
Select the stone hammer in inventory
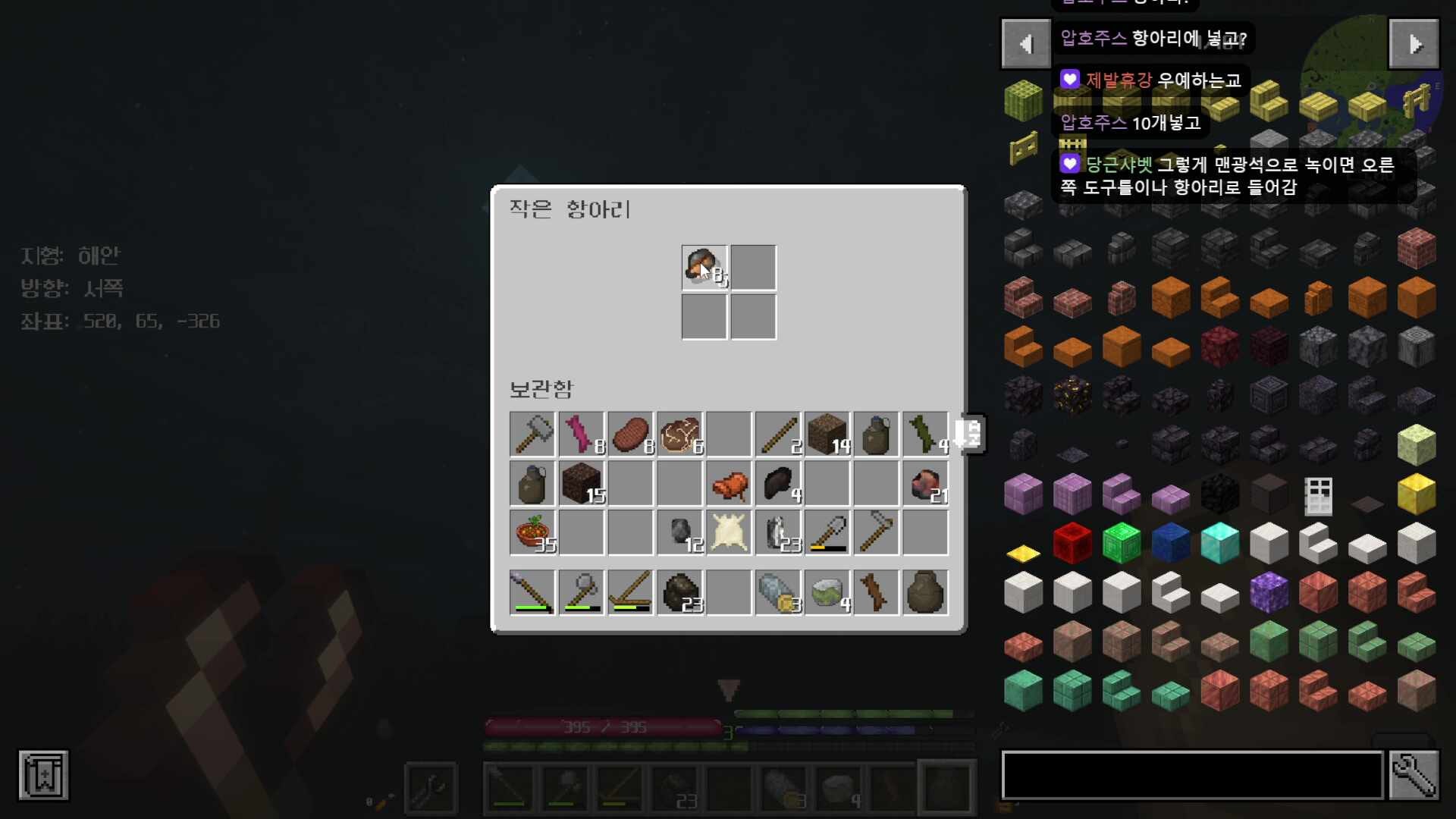[532, 435]
